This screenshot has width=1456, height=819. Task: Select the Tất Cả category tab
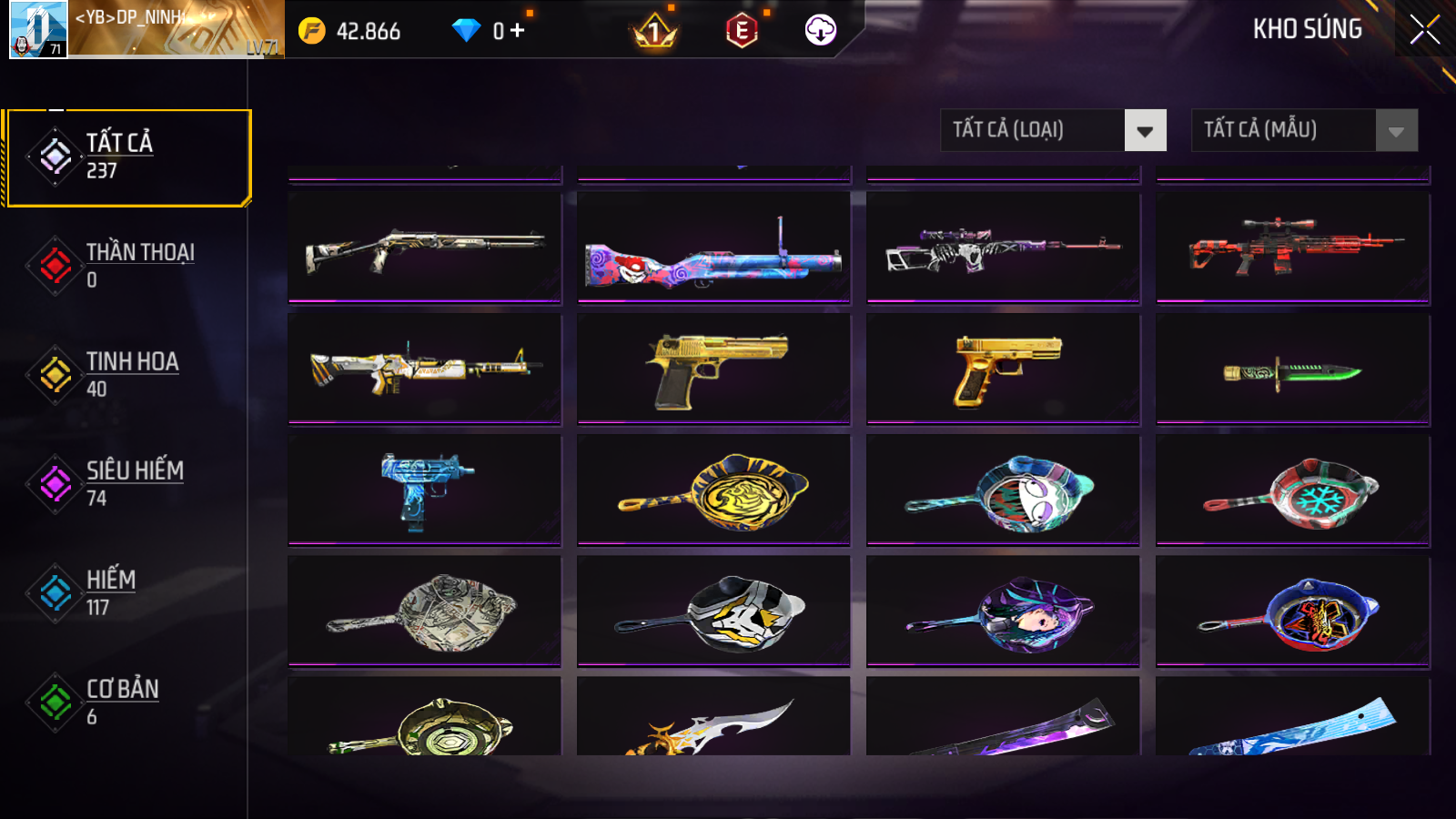tap(127, 157)
